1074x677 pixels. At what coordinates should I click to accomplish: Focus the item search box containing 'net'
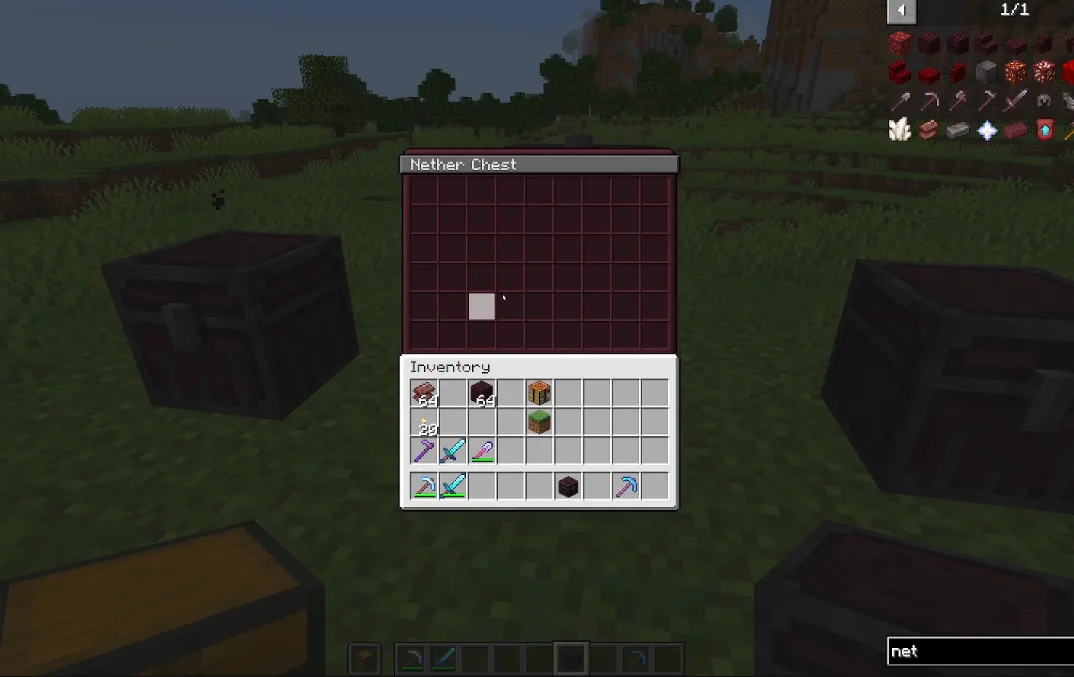(x=980, y=651)
